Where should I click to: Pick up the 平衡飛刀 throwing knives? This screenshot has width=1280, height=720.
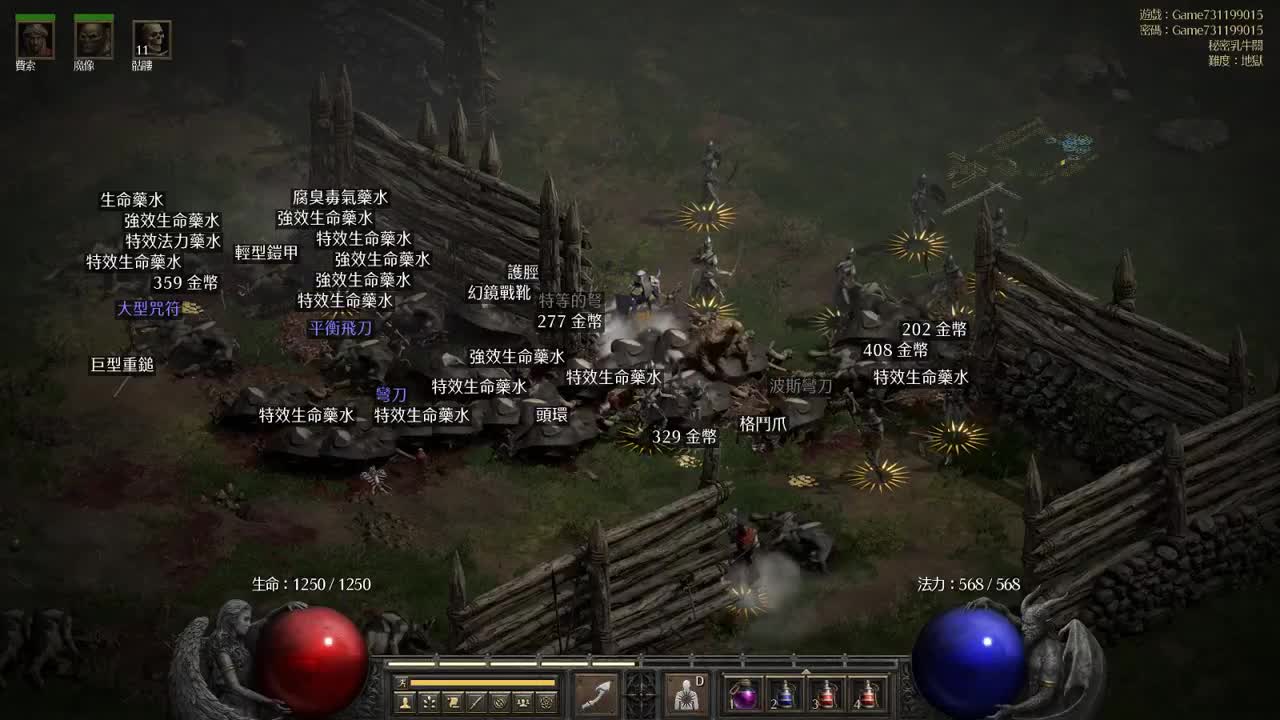[x=340, y=325]
